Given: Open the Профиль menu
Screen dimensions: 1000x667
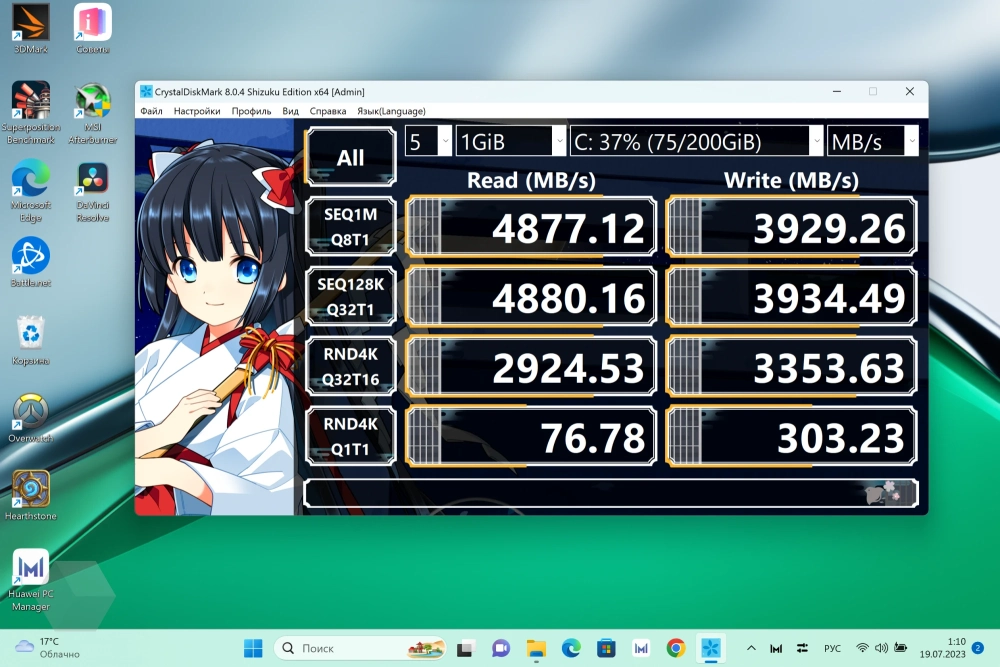Looking at the screenshot, I should 251,111.
